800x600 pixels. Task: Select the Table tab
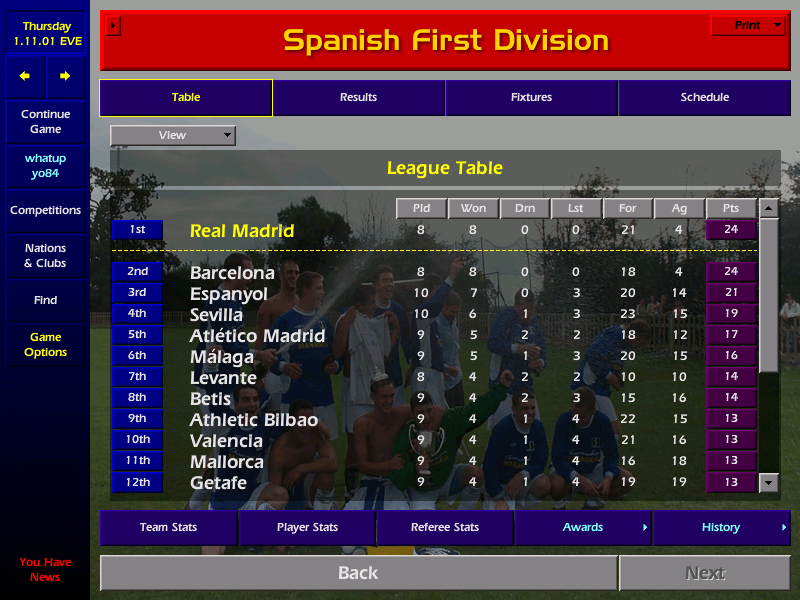[186, 98]
